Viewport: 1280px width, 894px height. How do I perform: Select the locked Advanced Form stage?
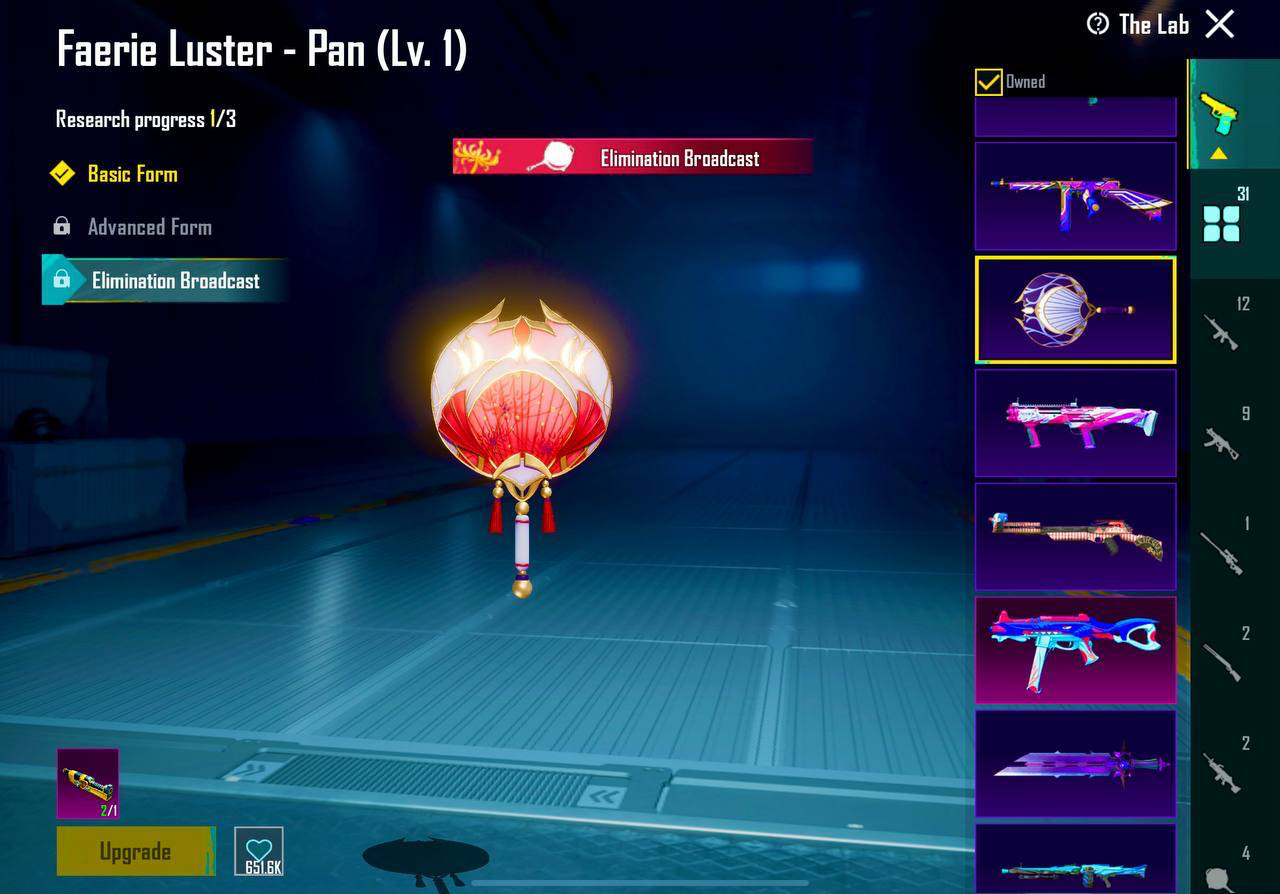(149, 227)
